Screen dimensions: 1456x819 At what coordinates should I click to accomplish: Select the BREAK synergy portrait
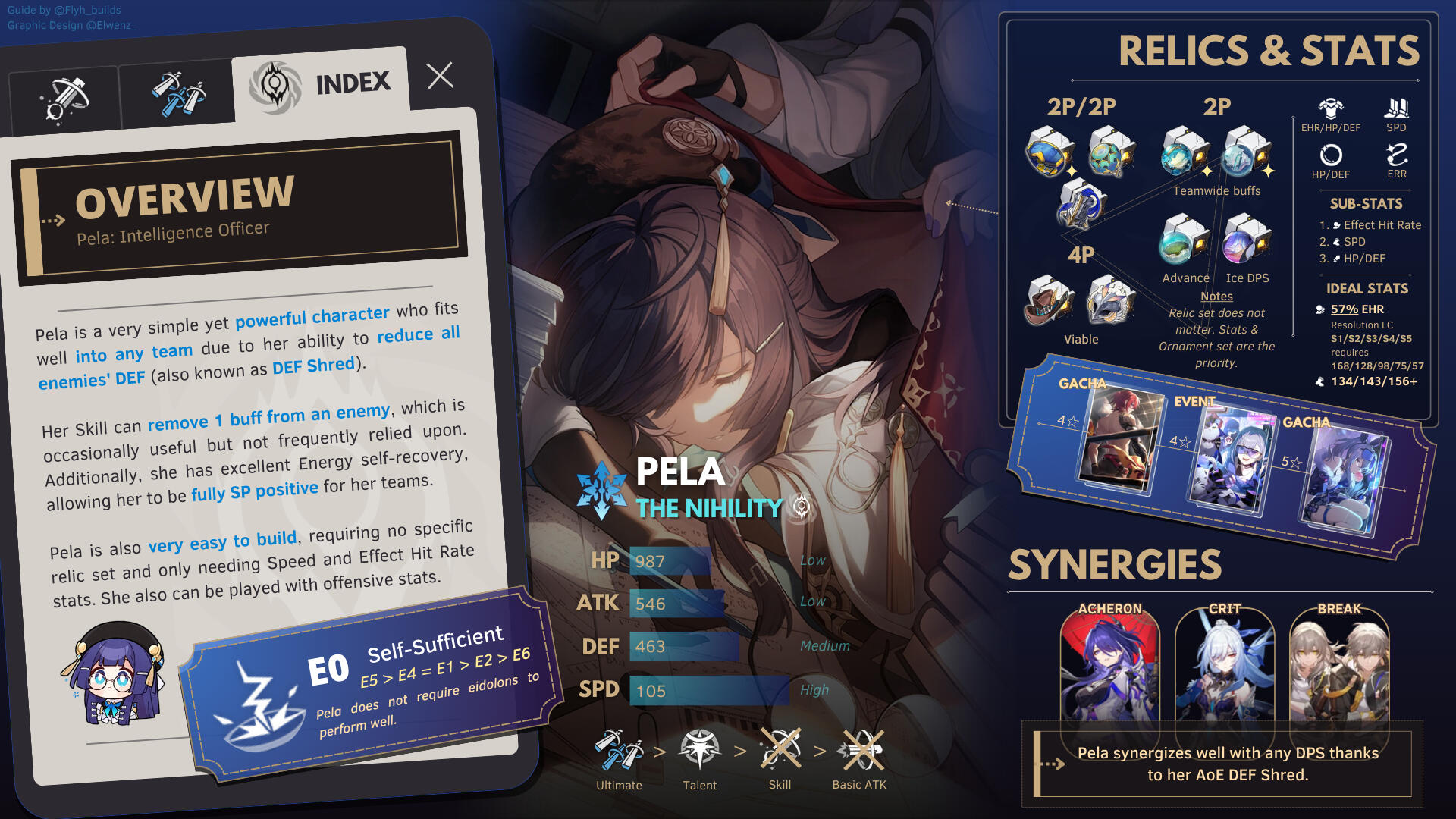point(1339,667)
